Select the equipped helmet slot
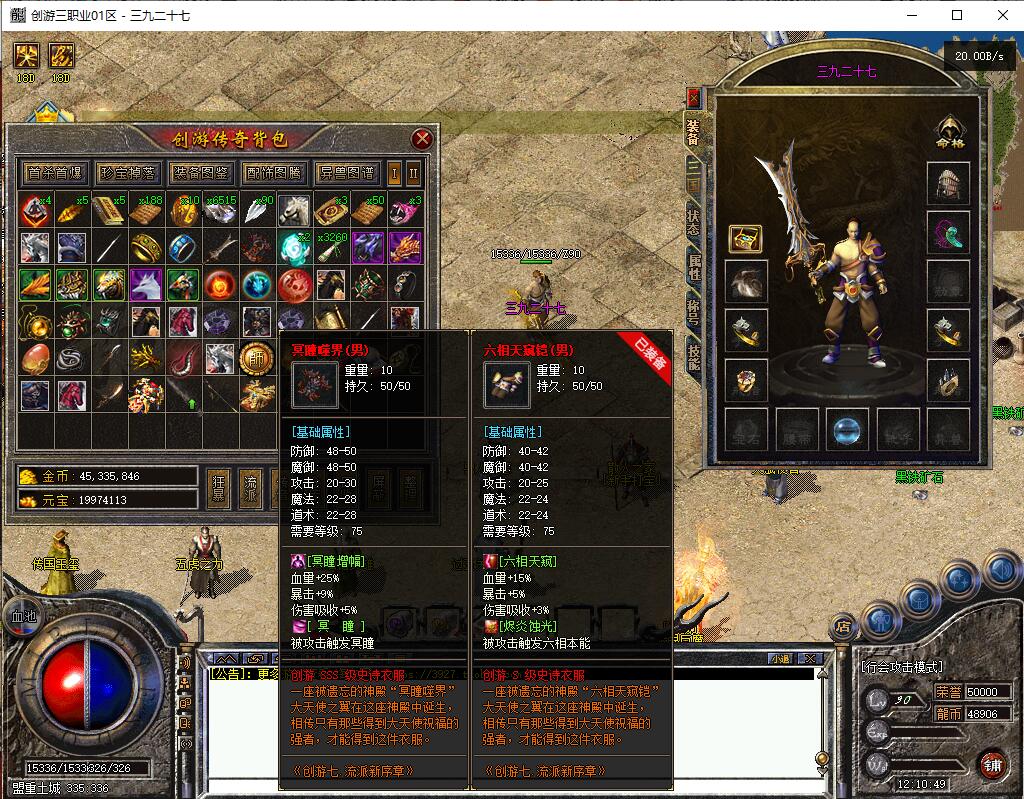The image size is (1024, 799). point(948,183)
